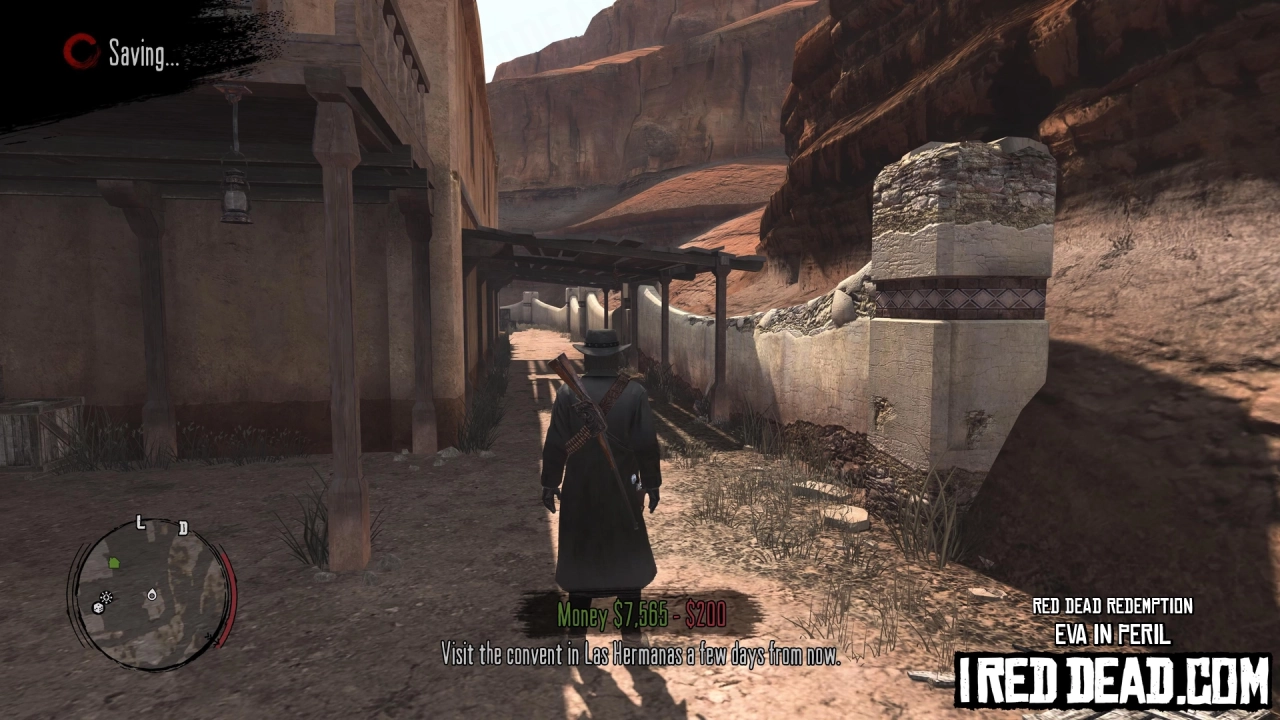The width and height of the screenshot is (1280, 720).
Task: Click the red arc gauge on the minimap edge
Action: click(230, 595)
